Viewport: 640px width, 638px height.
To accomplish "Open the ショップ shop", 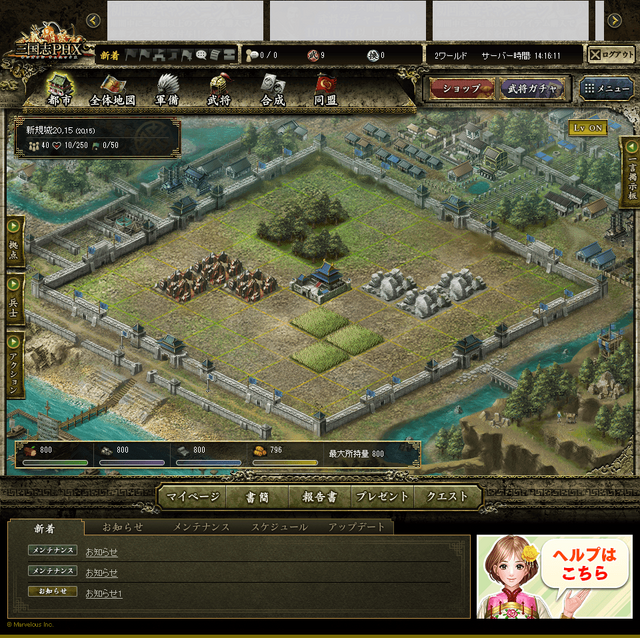I will (462, 89).
